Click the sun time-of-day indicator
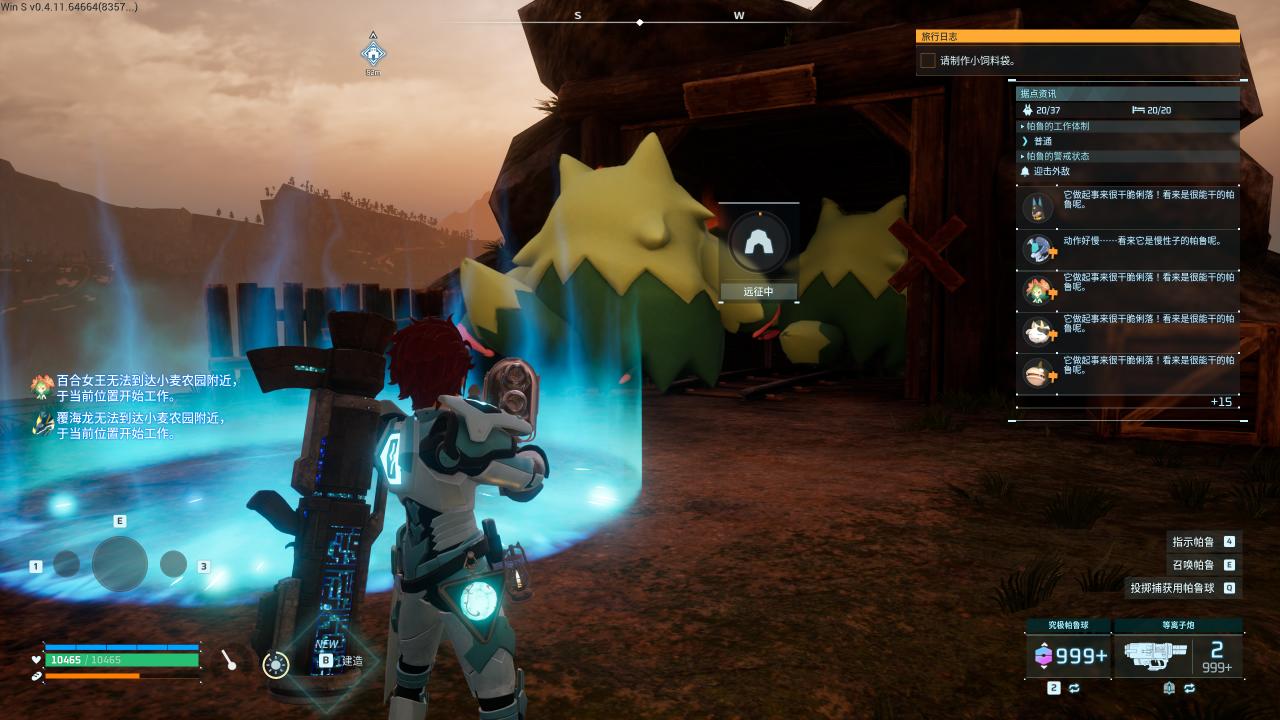 click(x=275, y=663)
